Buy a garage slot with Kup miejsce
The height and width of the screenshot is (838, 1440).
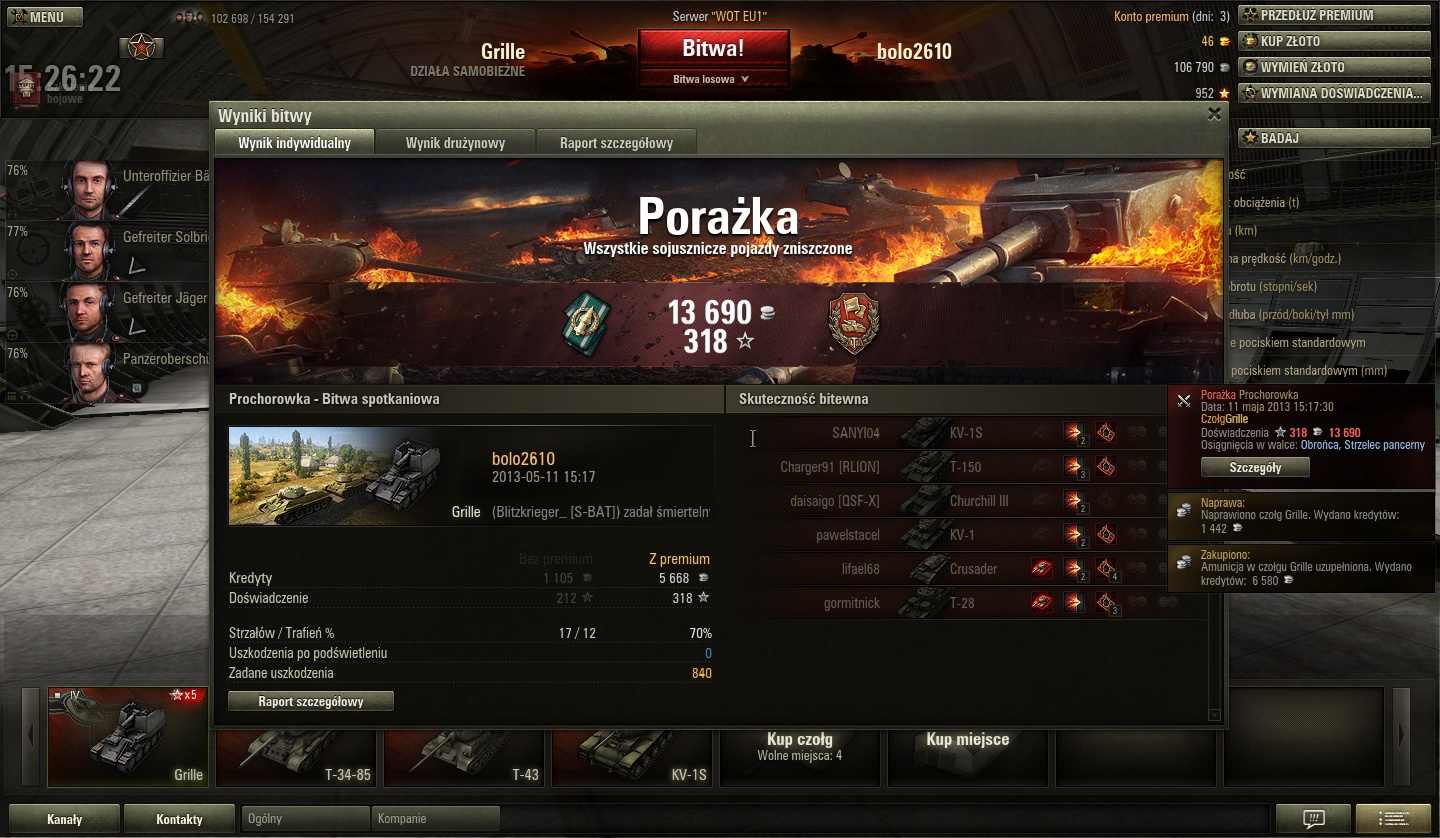(967, 740)
